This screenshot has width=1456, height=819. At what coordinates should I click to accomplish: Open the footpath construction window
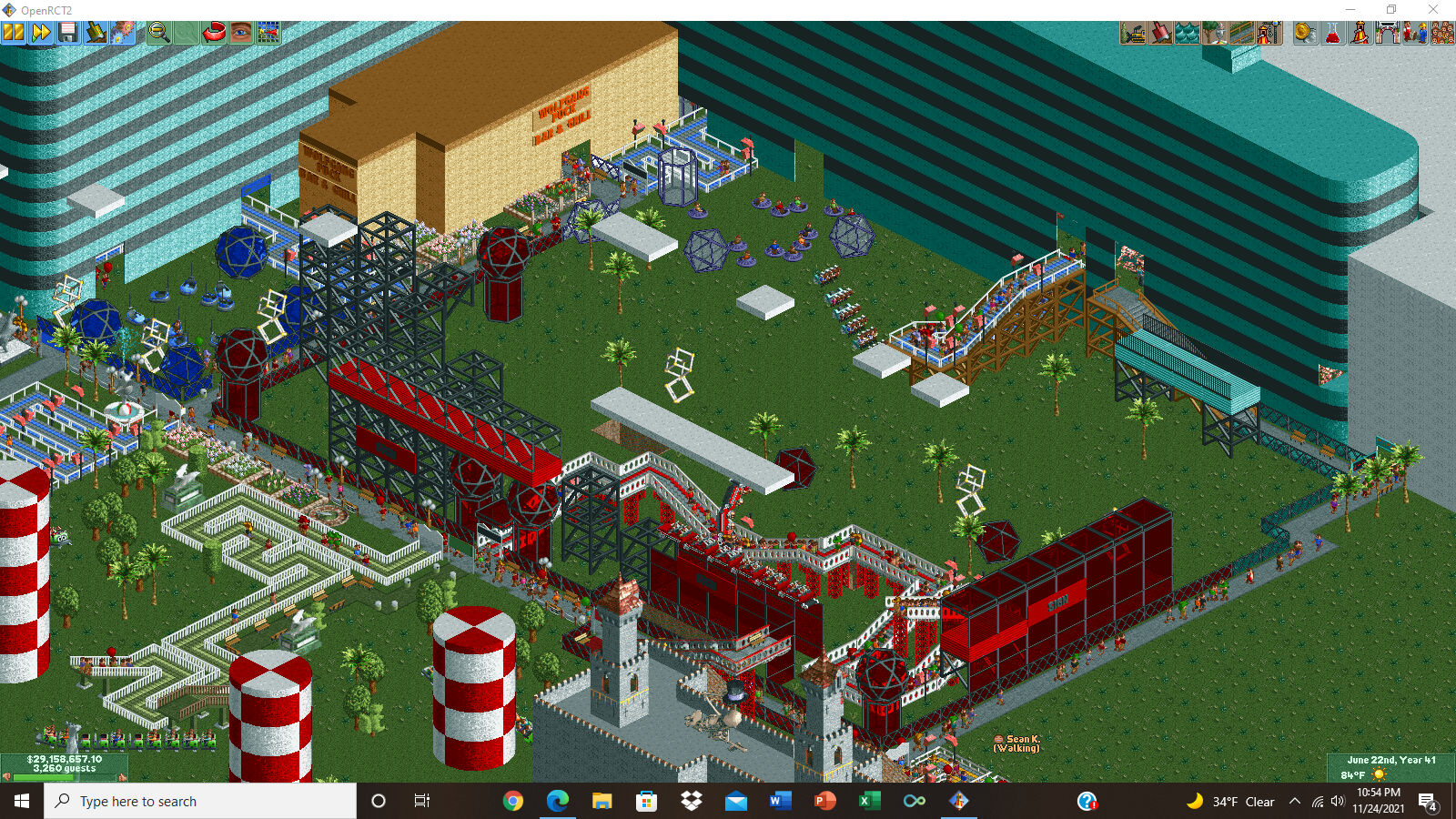(1243, 32)
